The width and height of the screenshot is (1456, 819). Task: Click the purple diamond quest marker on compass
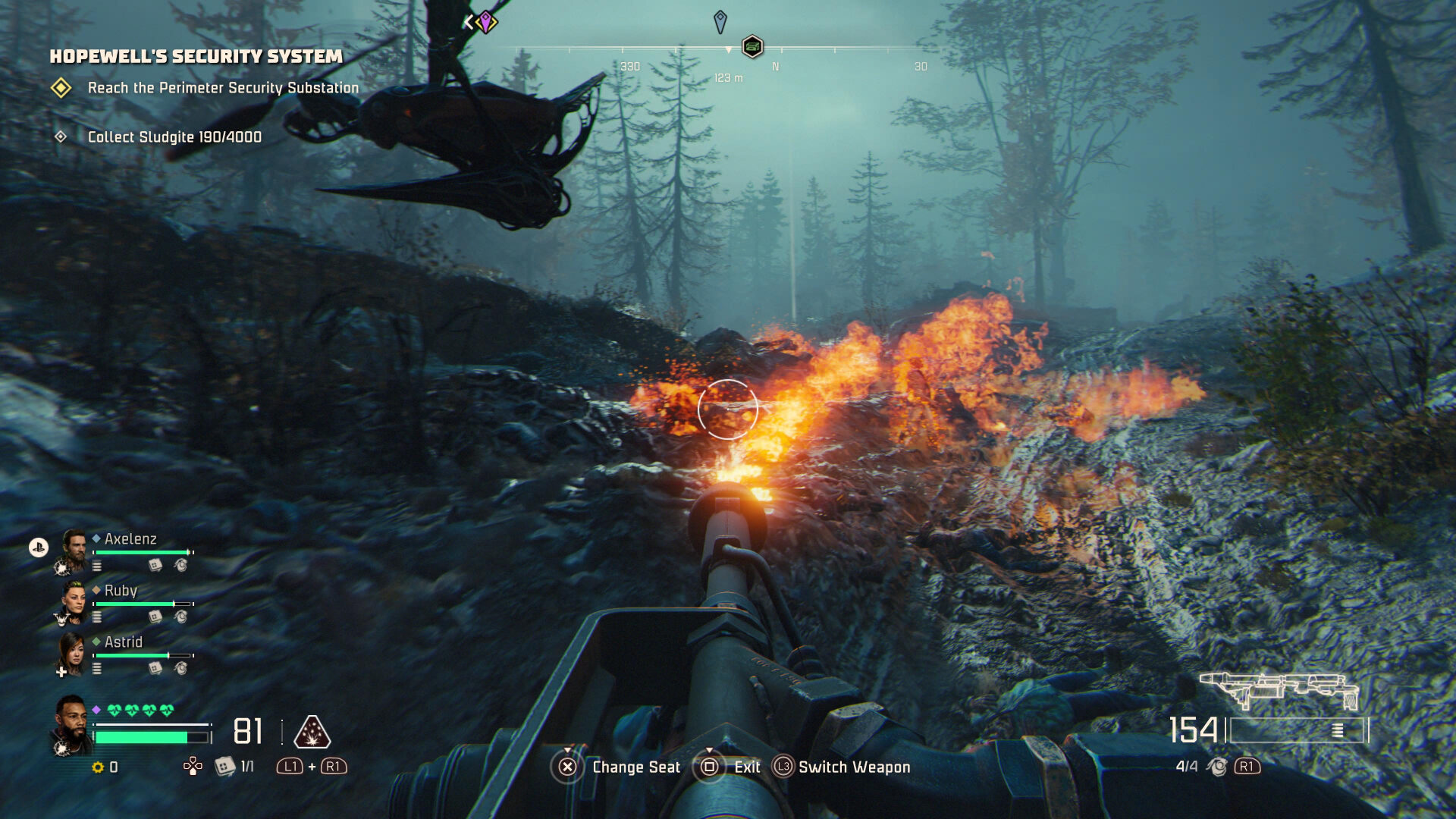(x=485, y=21)
